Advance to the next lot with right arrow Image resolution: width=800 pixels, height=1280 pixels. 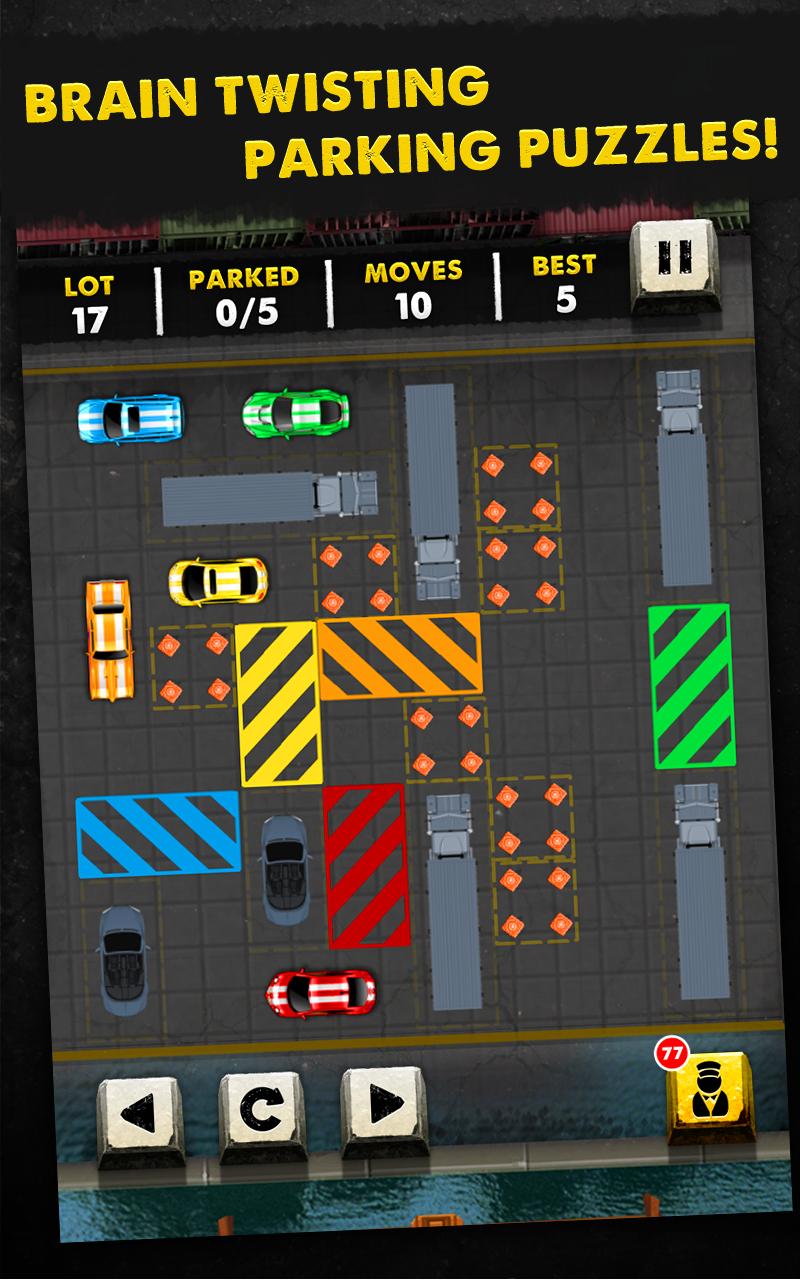(x=383, y=1107)
